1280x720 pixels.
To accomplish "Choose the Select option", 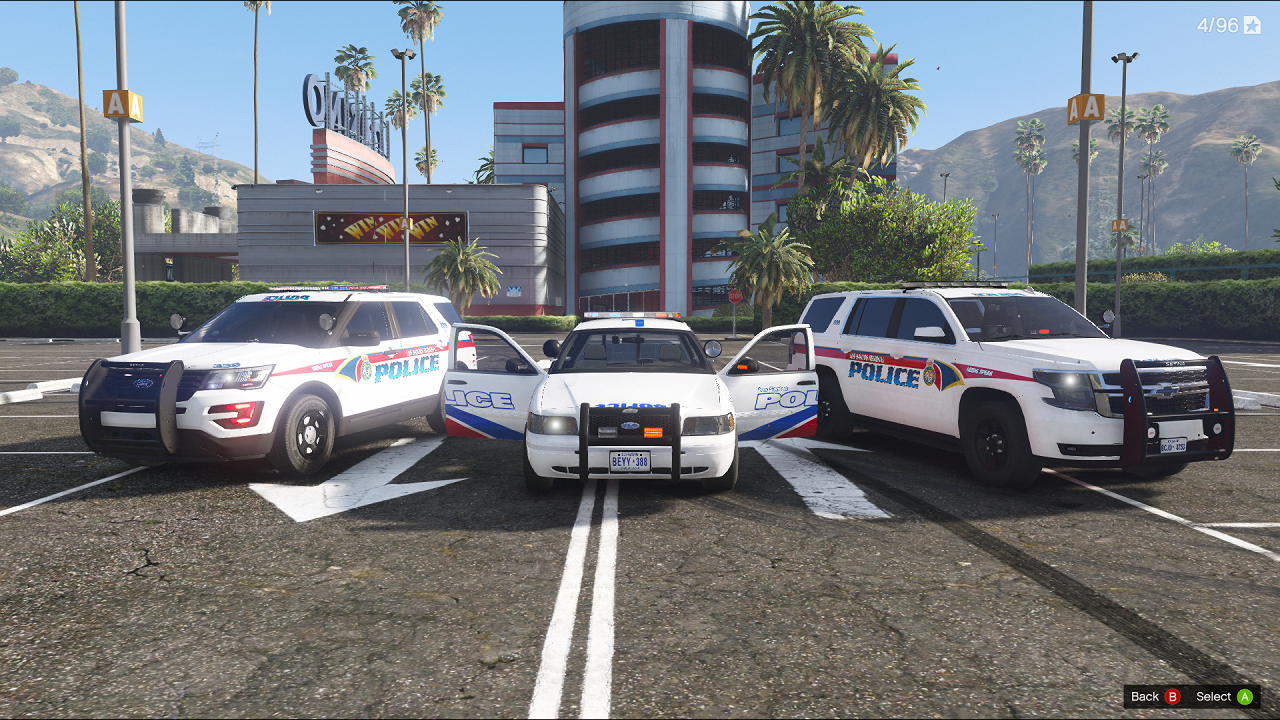I will coord(1224,697).
